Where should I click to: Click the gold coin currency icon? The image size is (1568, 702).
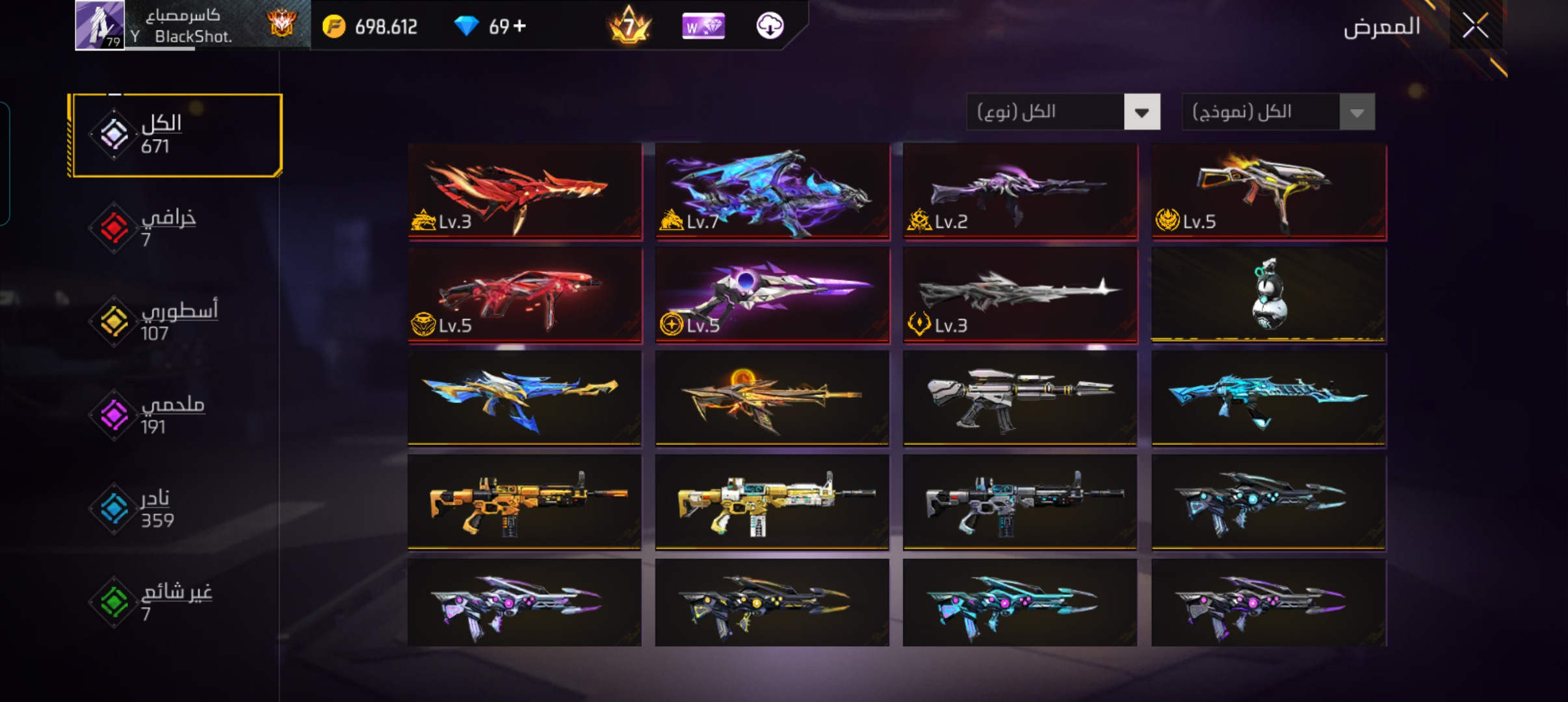[x=334, y=27]
